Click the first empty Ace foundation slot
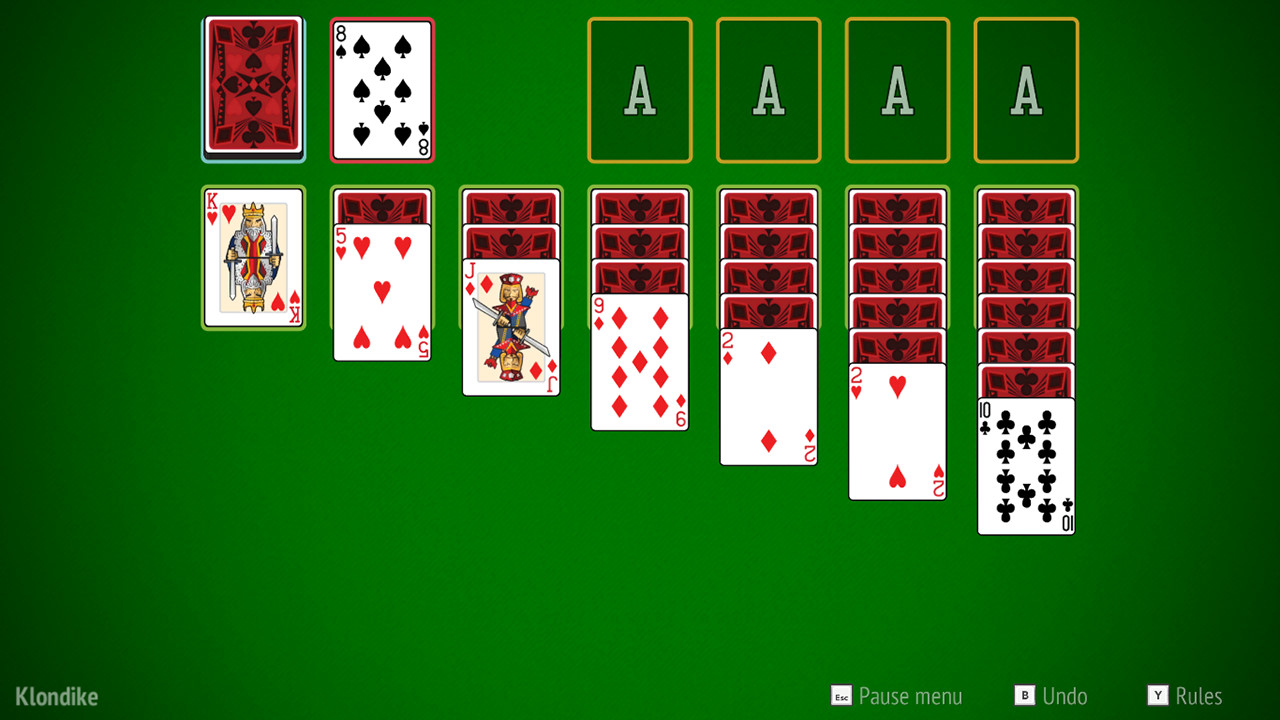Image resolution: width=1280 pixels, height=720 pixels. click(640, 88)
